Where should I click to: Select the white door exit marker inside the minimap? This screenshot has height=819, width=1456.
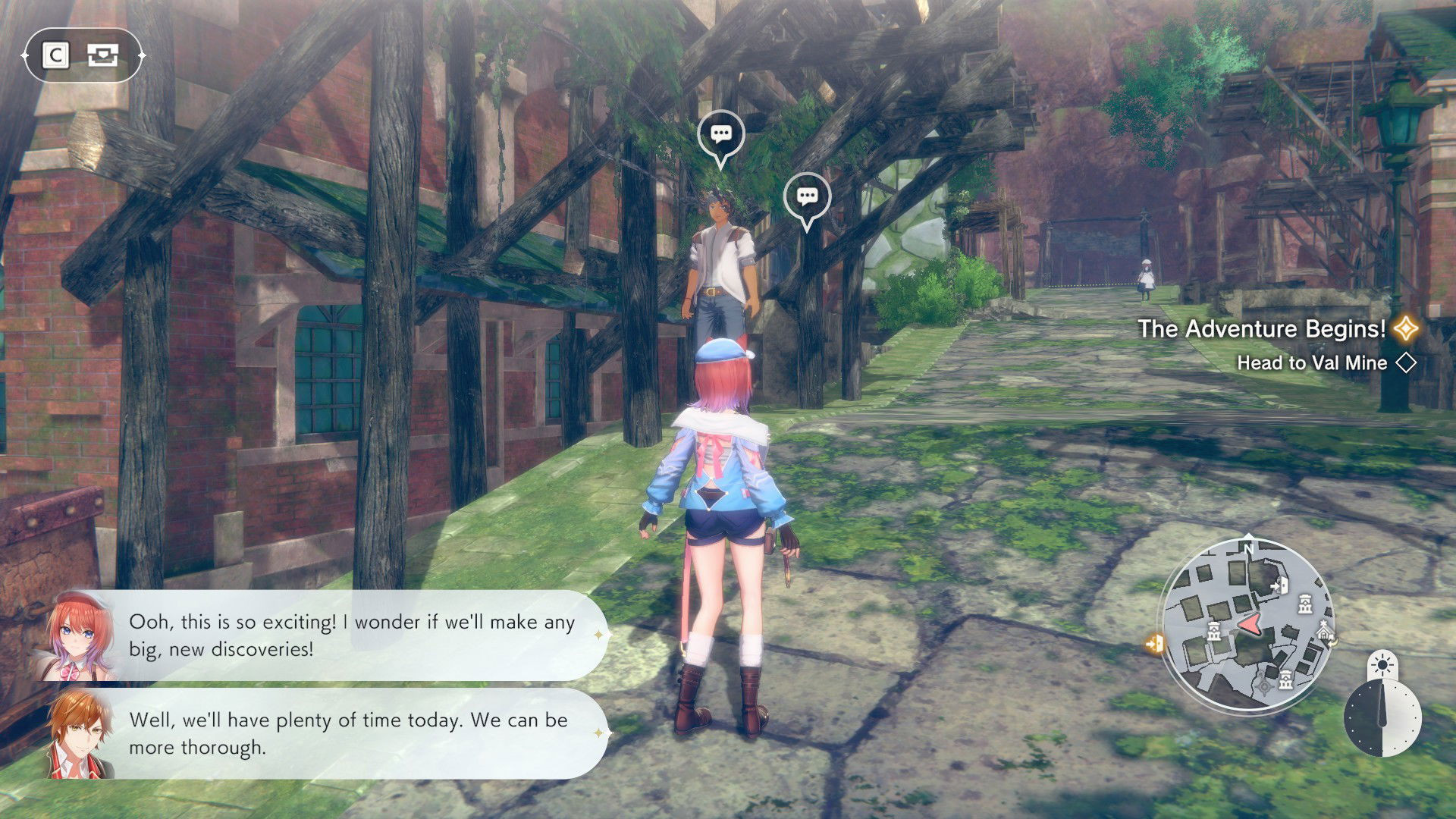coord(1282,585)
